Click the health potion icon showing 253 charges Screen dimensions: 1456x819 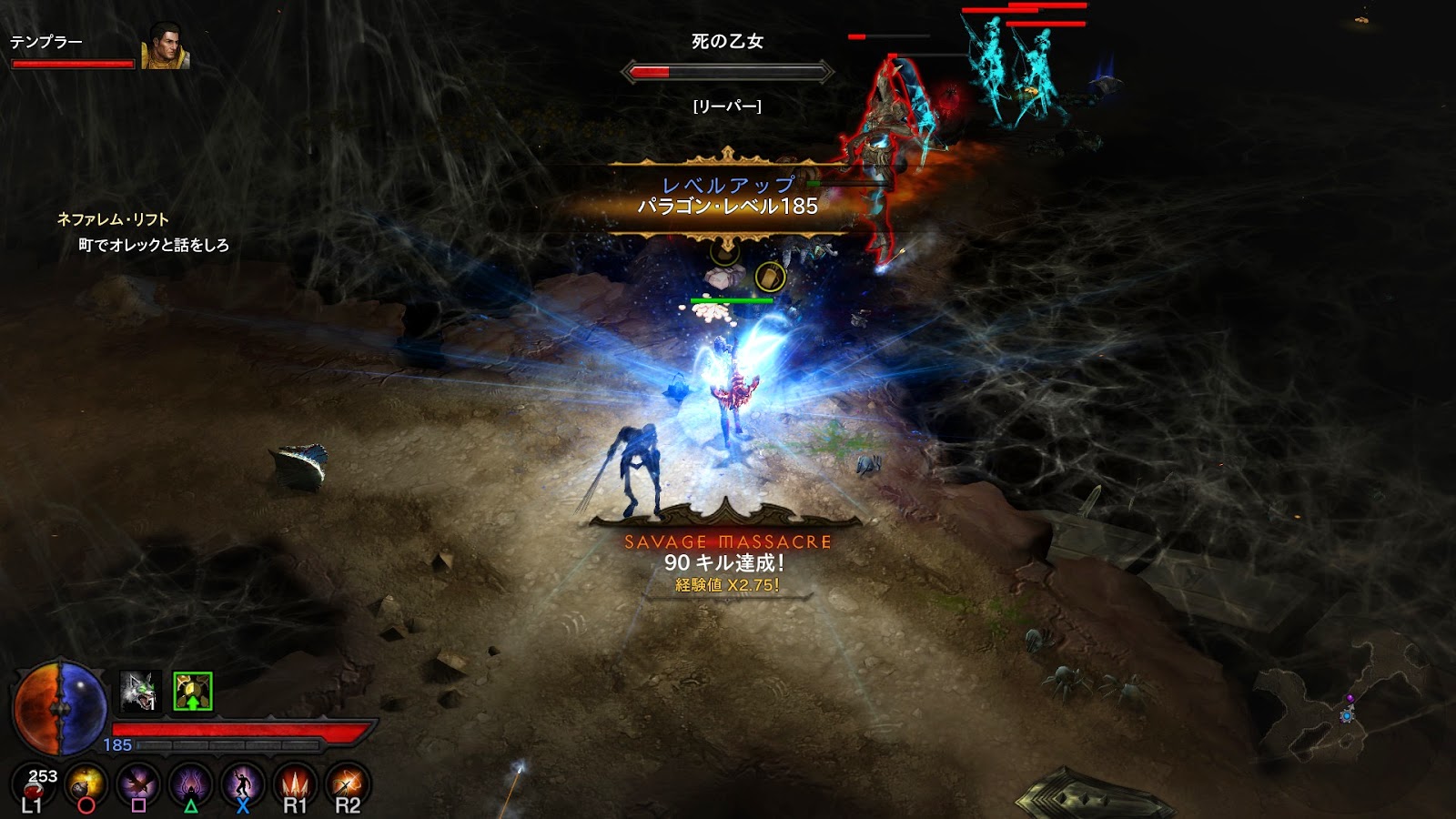[x=34, y=784]
